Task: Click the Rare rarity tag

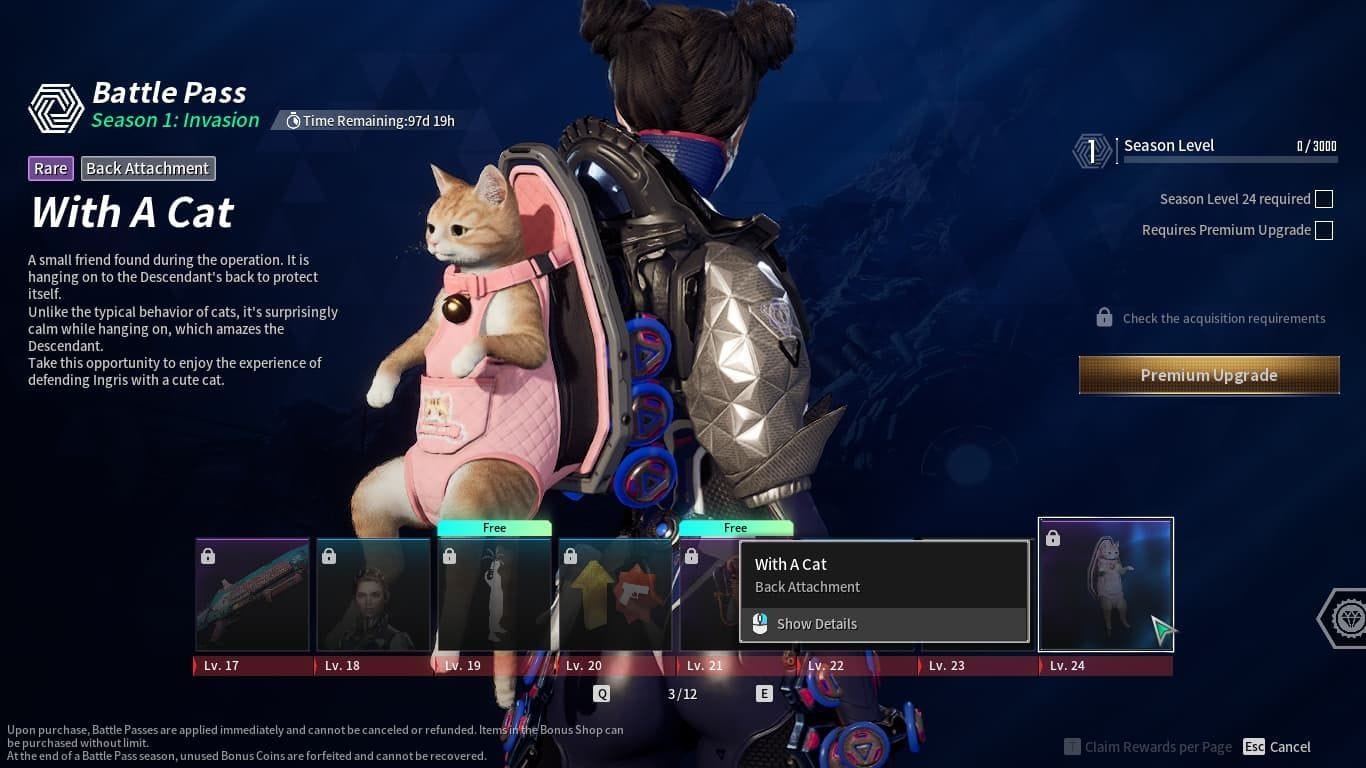Action: coord(50,168)
